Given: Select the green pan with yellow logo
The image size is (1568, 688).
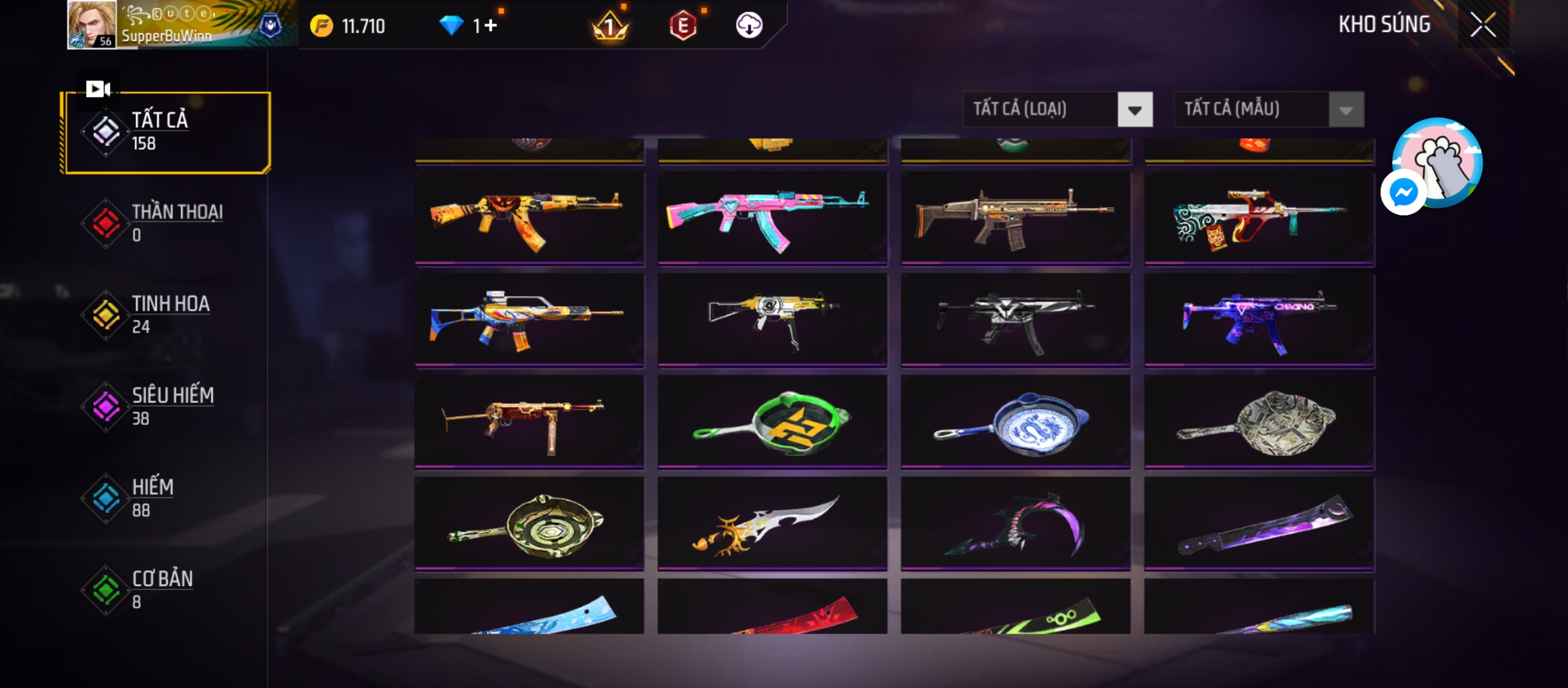Looking at the screenshot, I should pos(772,422).
